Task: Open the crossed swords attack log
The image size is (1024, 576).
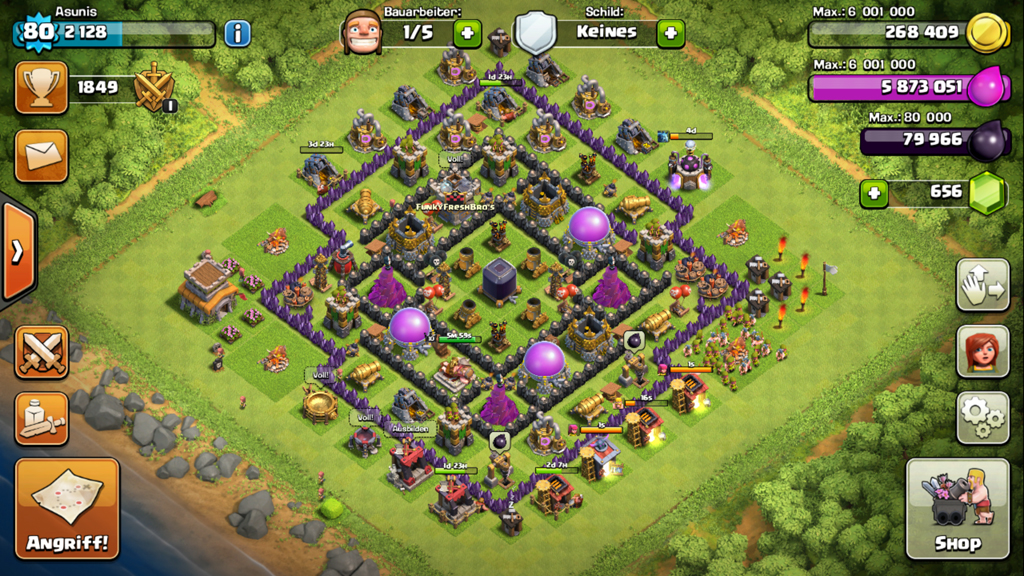Action: (41, 352)
